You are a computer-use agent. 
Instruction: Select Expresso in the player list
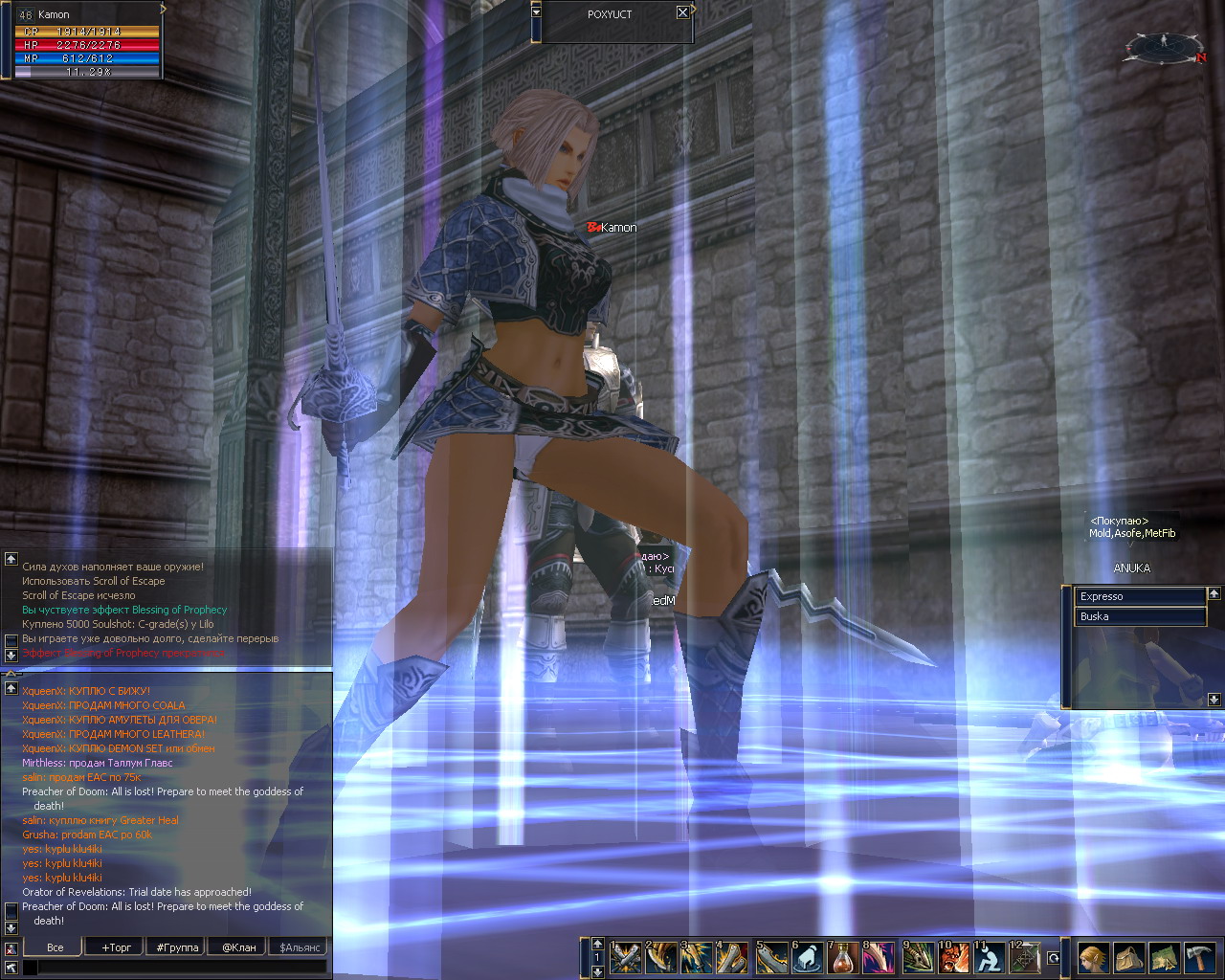[x=1139, y=596]
